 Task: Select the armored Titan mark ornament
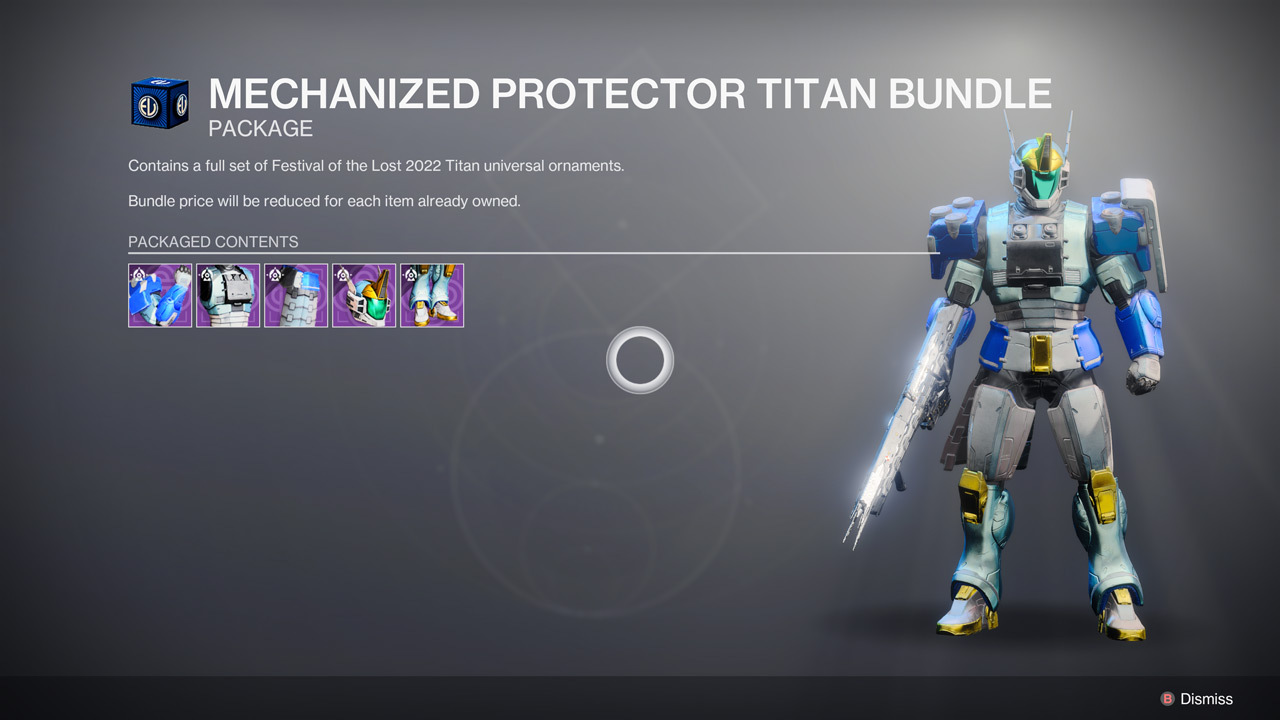pos(296,296)
